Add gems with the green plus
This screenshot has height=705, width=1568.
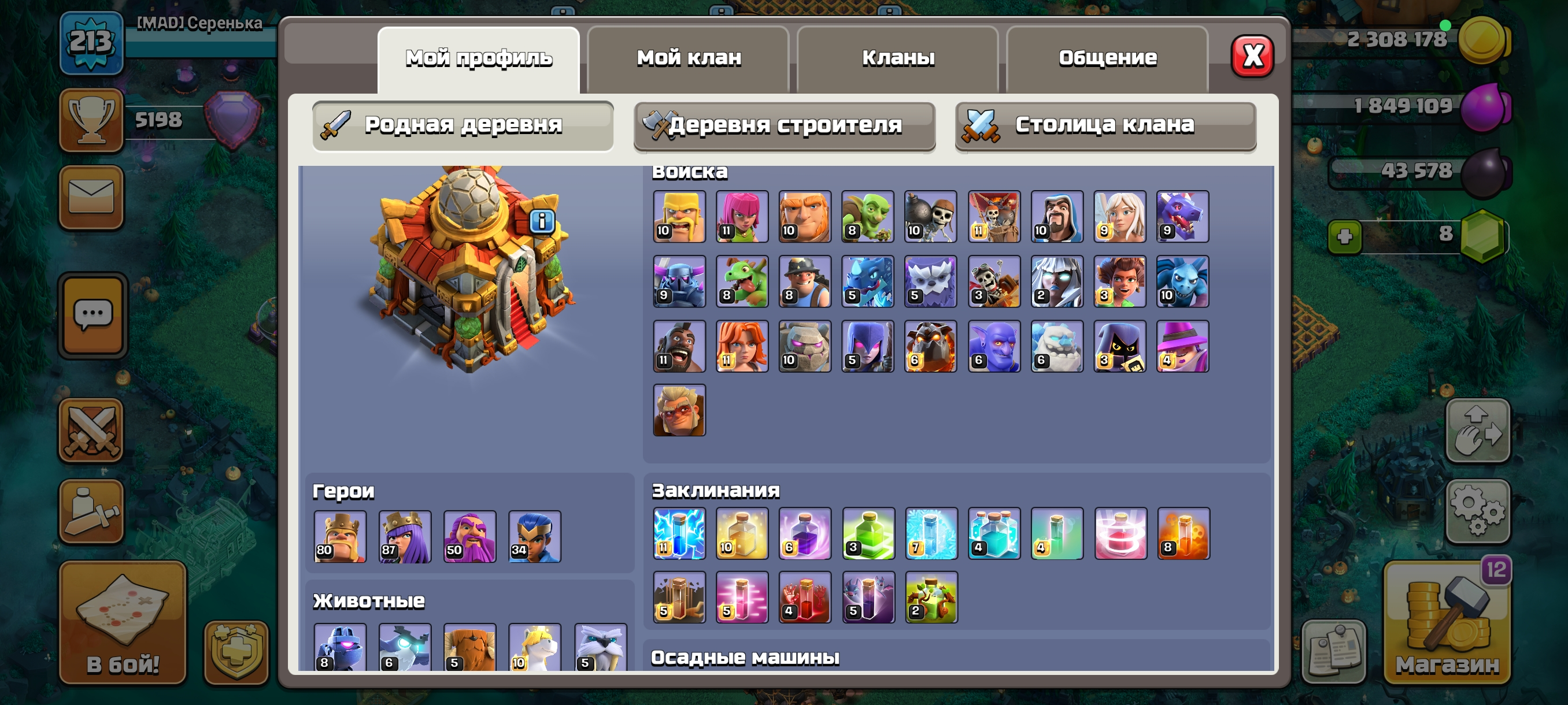1345,236
